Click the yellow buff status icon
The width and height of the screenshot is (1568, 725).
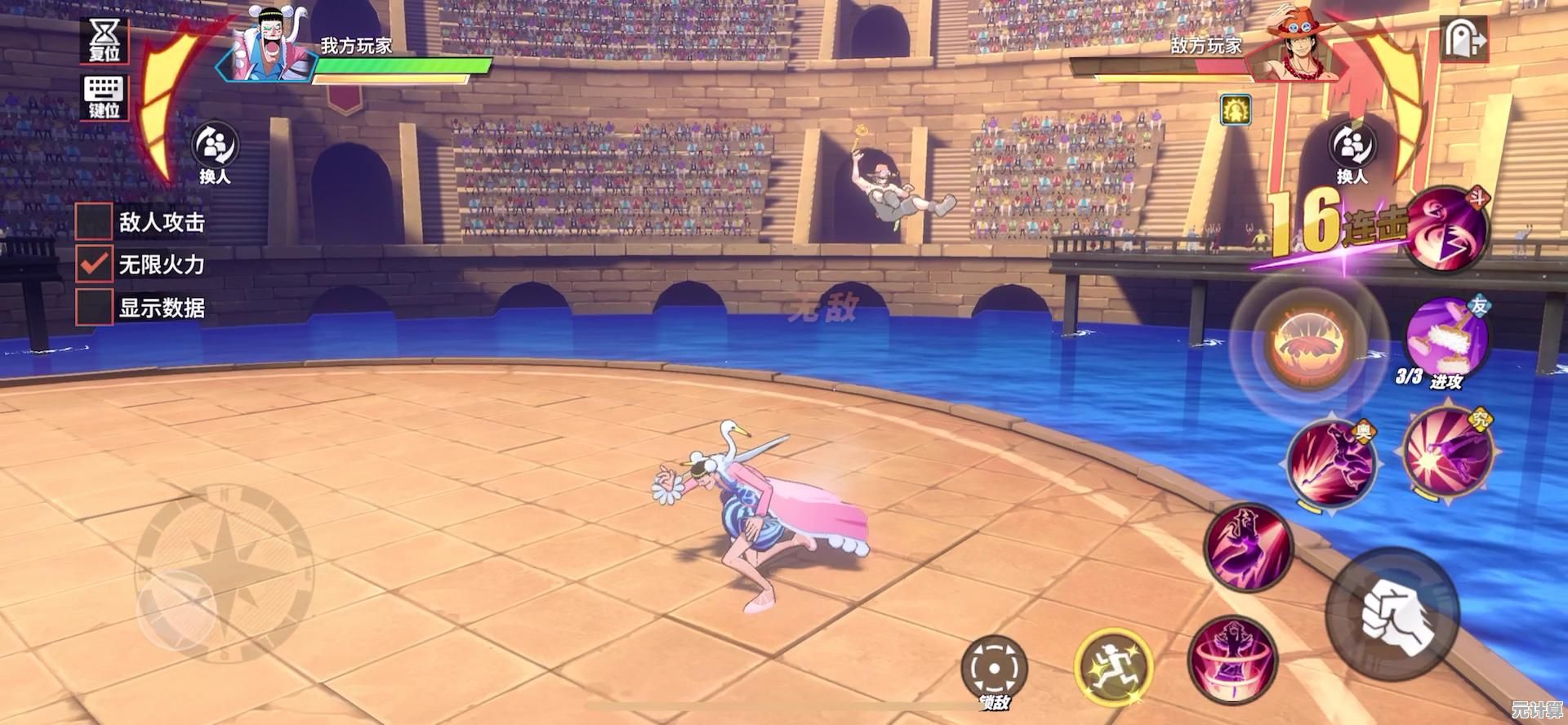(1236, 109)
